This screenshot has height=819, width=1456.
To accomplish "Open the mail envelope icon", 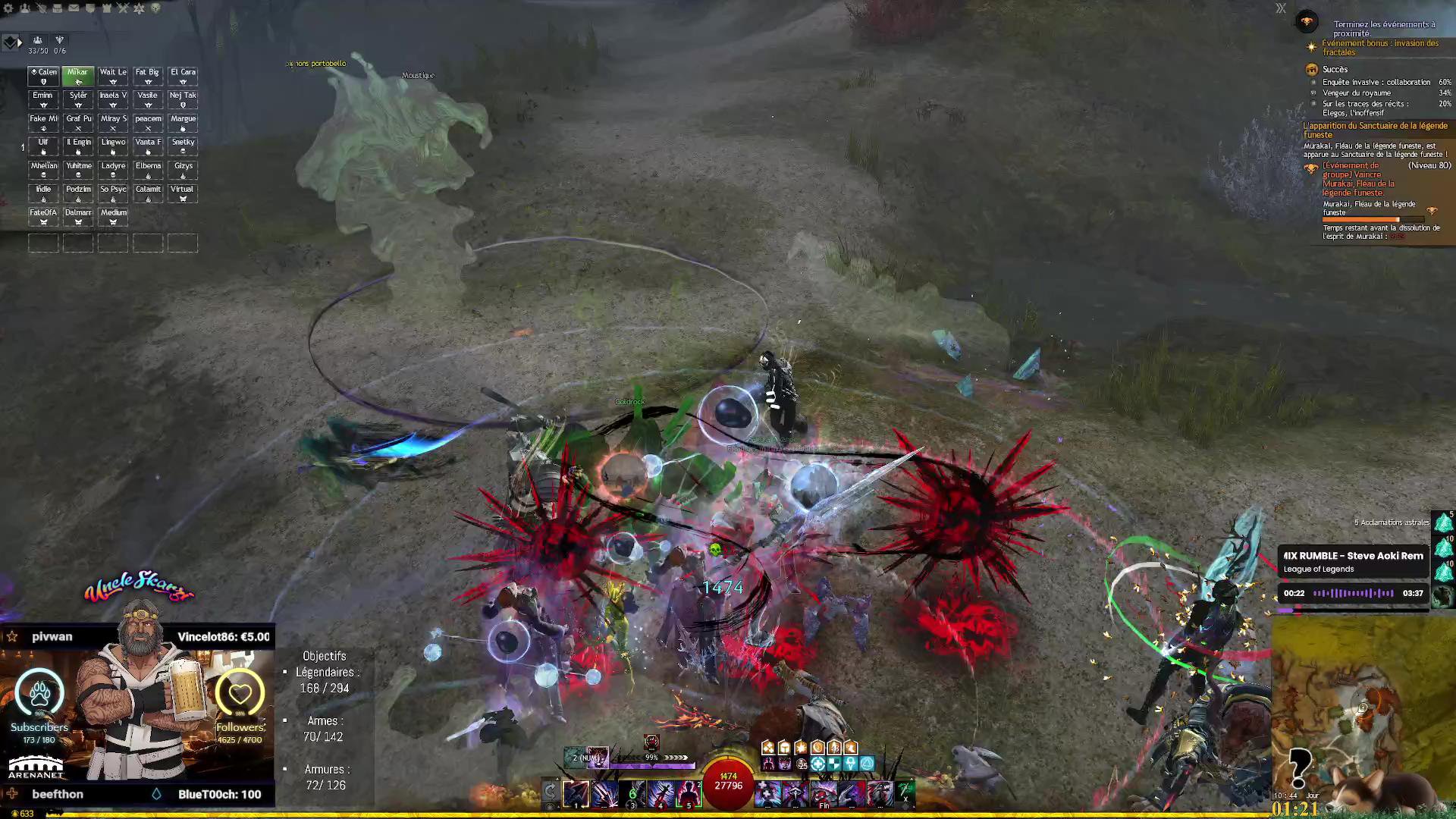I will point(74,8).
